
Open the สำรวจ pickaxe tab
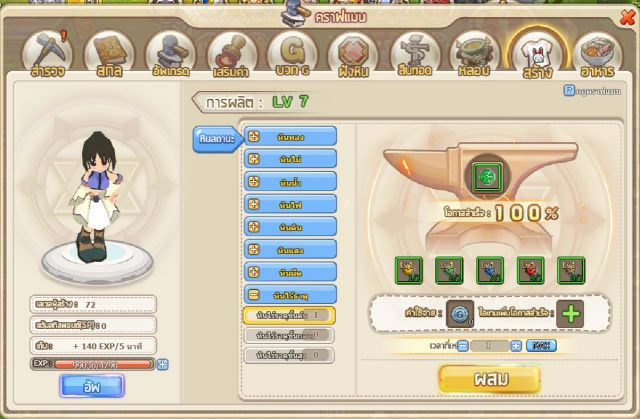click(x=47, y=53)
